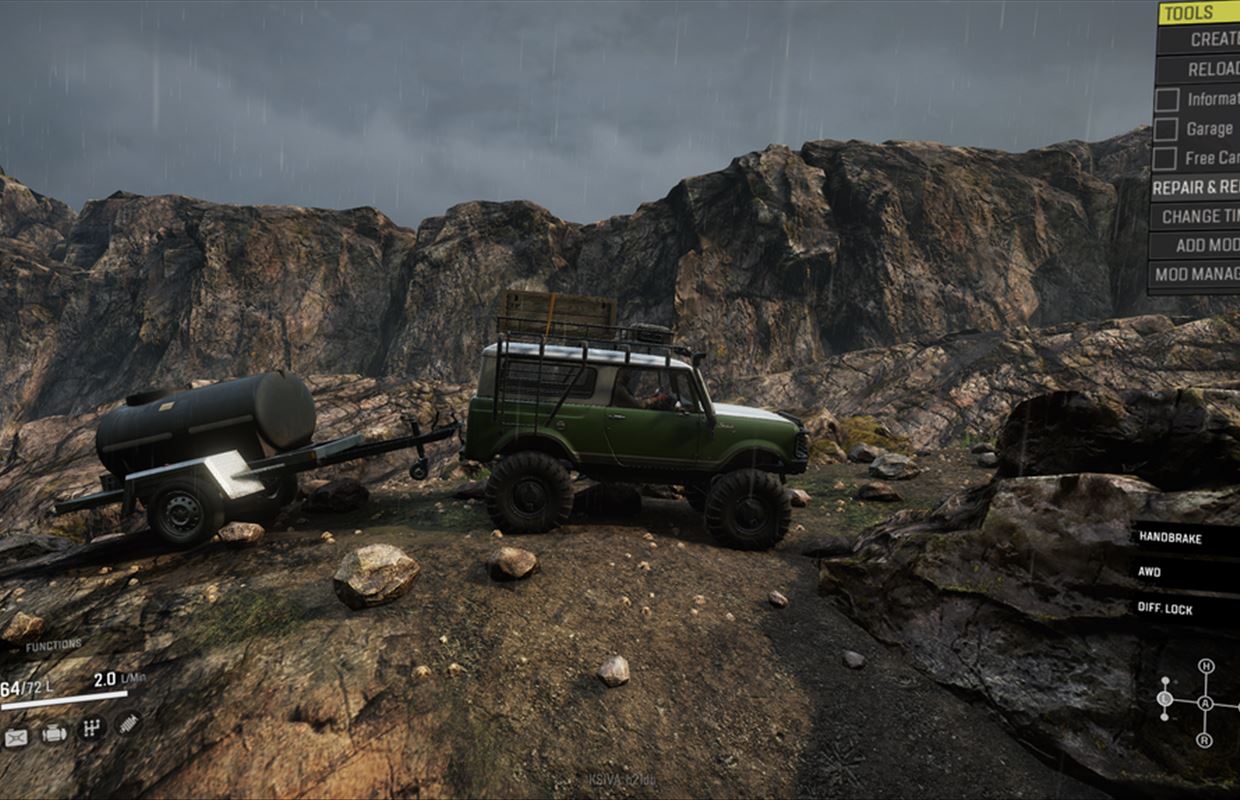The image size is (1240, 800).
Task: Tick the Free Camera checkbox
Action: pos(1166,158)
